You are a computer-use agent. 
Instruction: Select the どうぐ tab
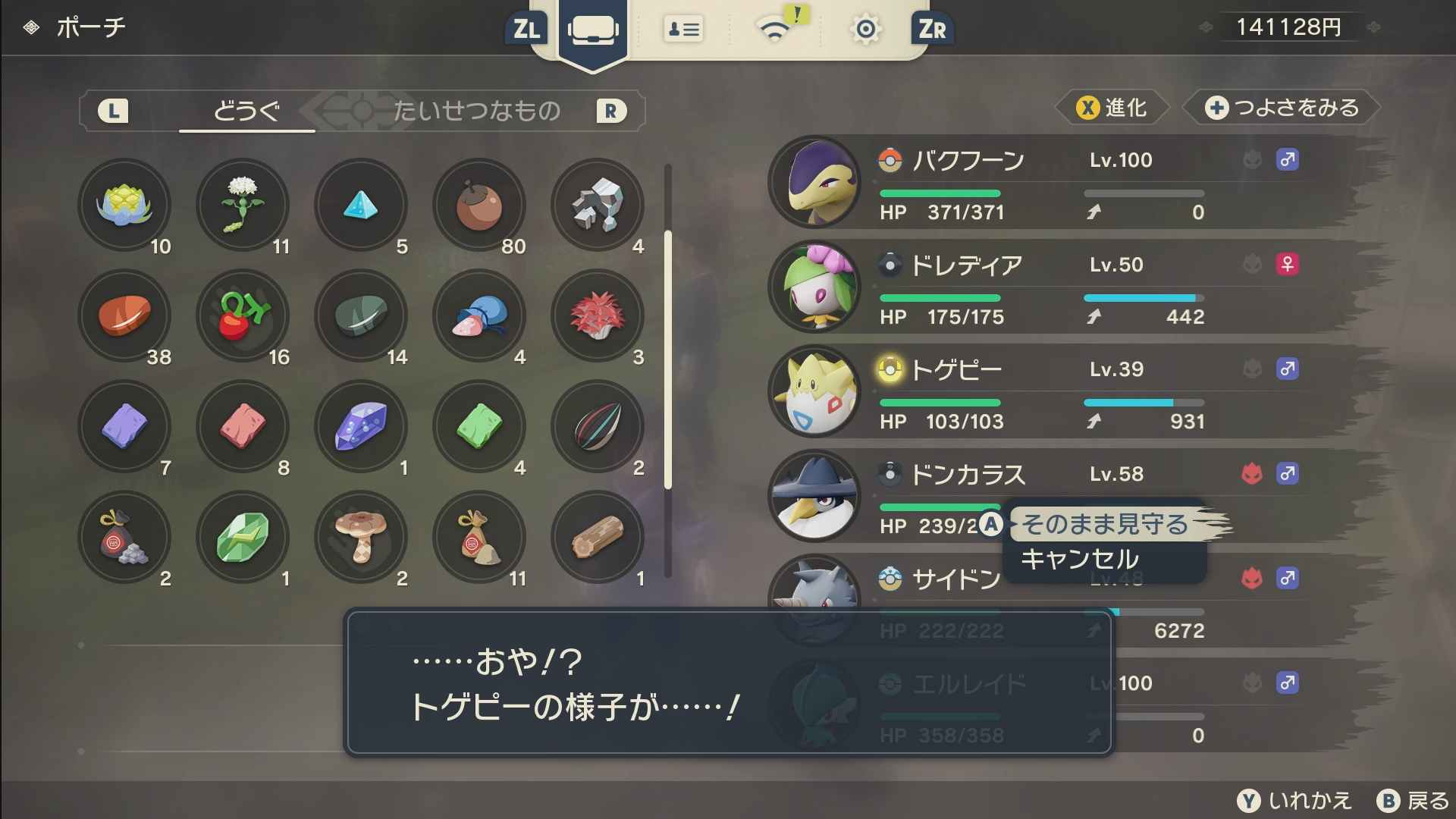coord(246,111)
